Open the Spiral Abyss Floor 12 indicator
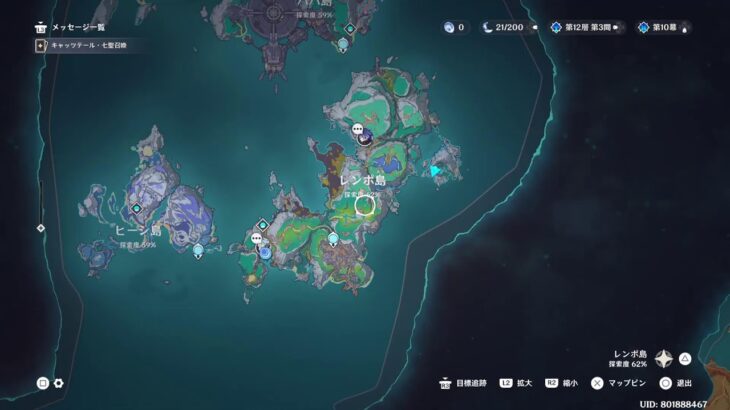The width and height of the screenshot is (730, 410). 585,28
